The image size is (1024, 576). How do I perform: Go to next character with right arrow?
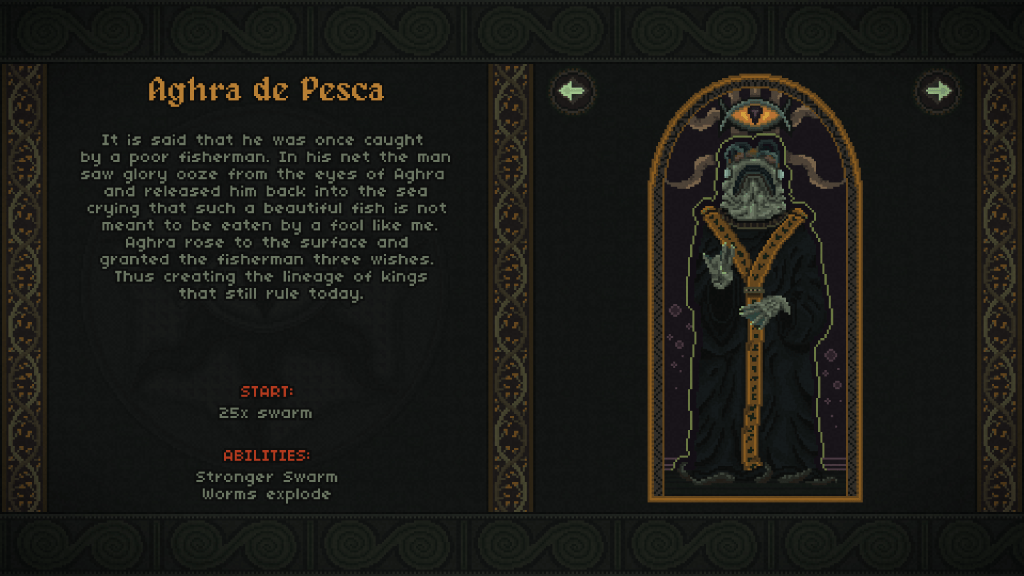coord(938,92)
